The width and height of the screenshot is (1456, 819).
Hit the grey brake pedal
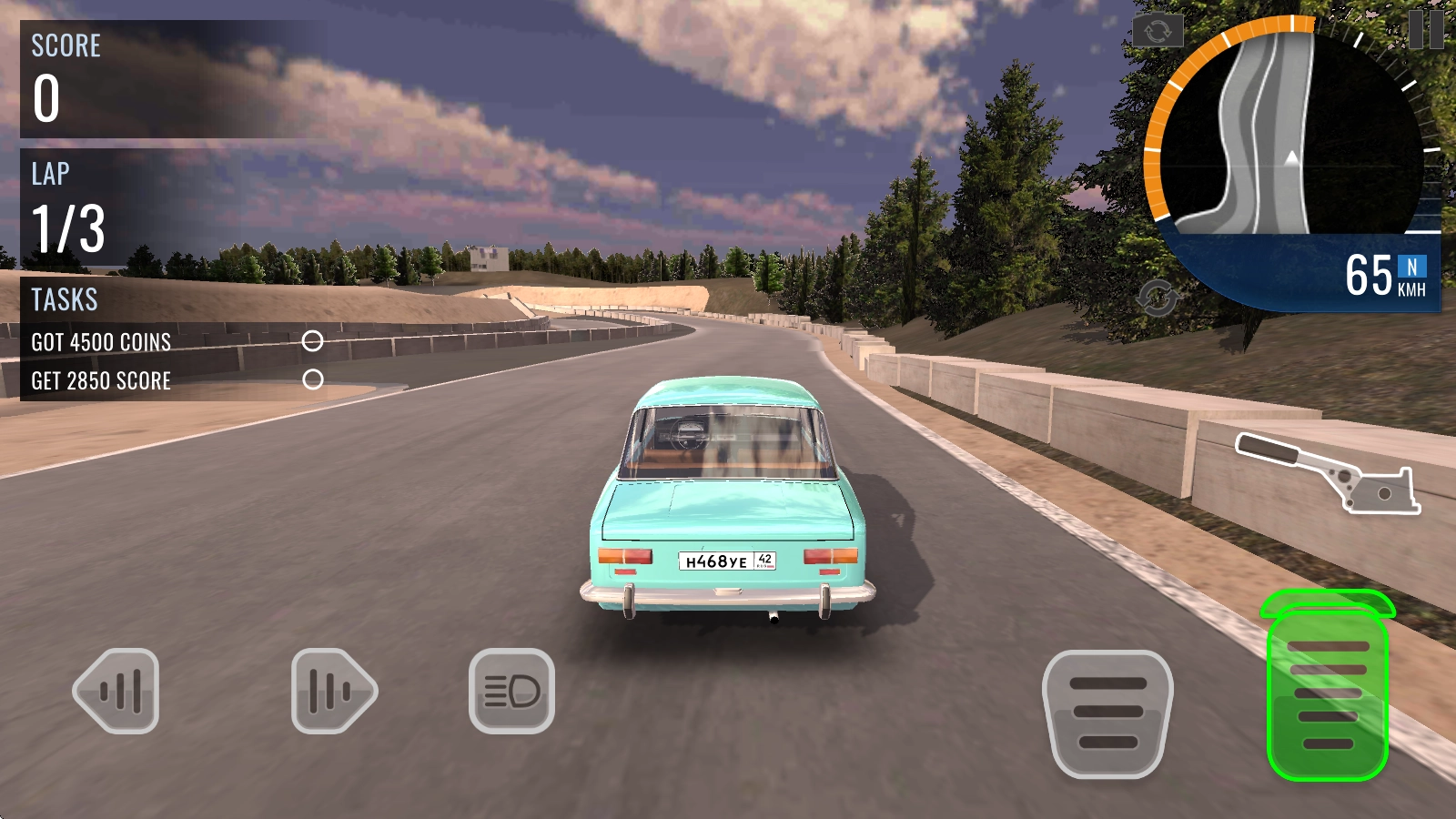(x=1107, y=713)
